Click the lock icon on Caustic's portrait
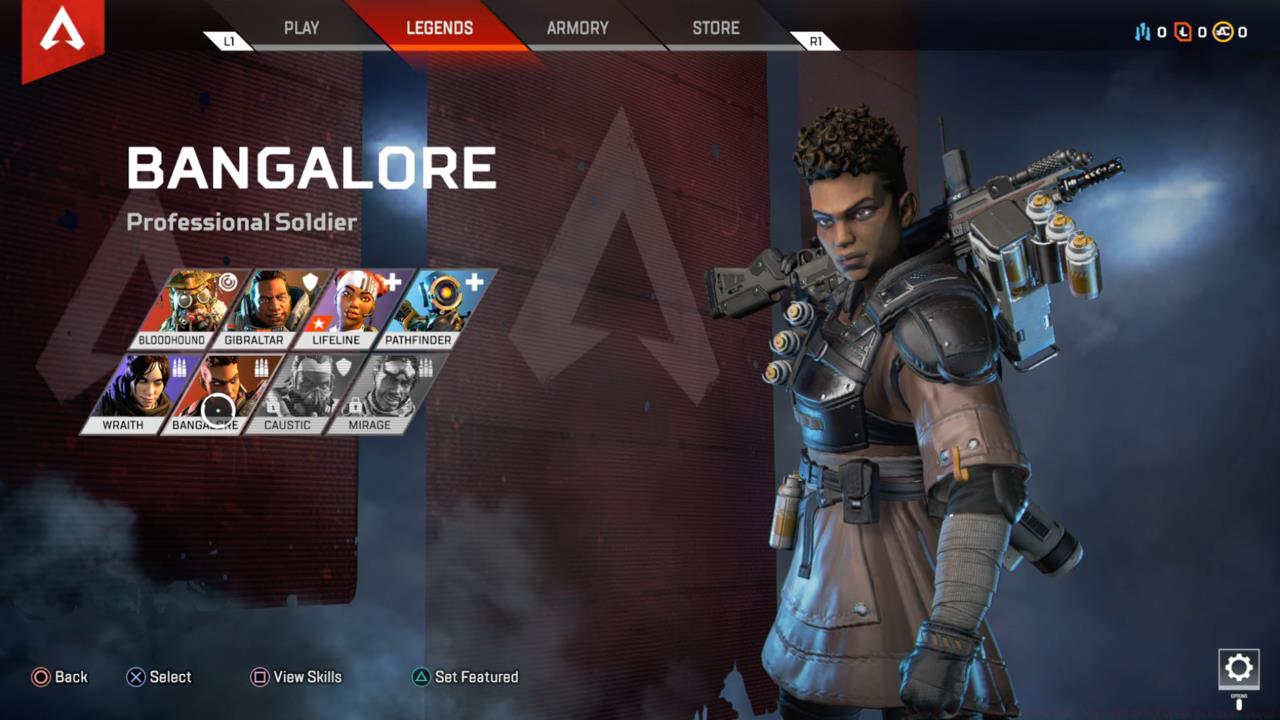 270,404
